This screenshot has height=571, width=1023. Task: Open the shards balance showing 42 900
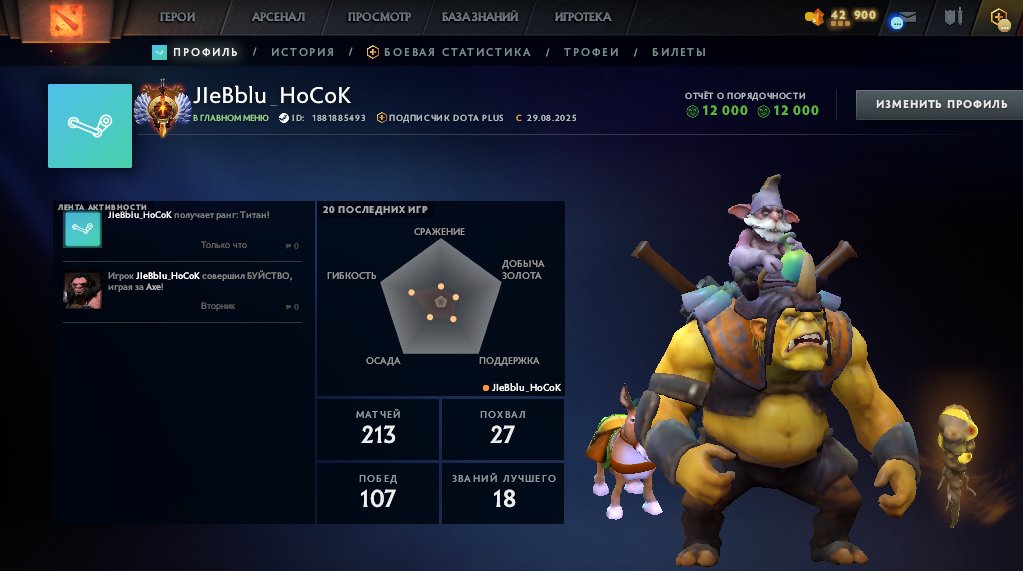click(841, 16)
